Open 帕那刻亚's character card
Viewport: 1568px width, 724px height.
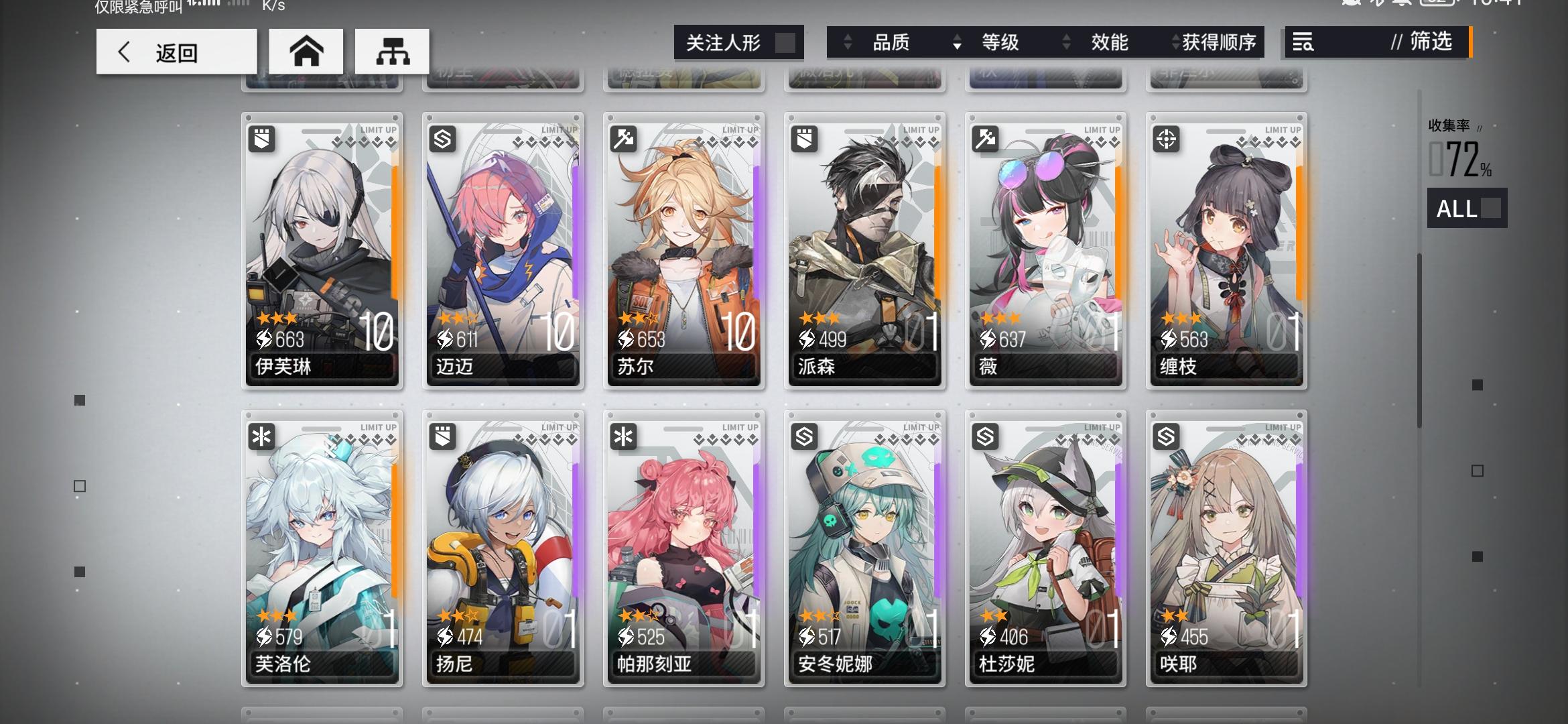pos(683,550)
